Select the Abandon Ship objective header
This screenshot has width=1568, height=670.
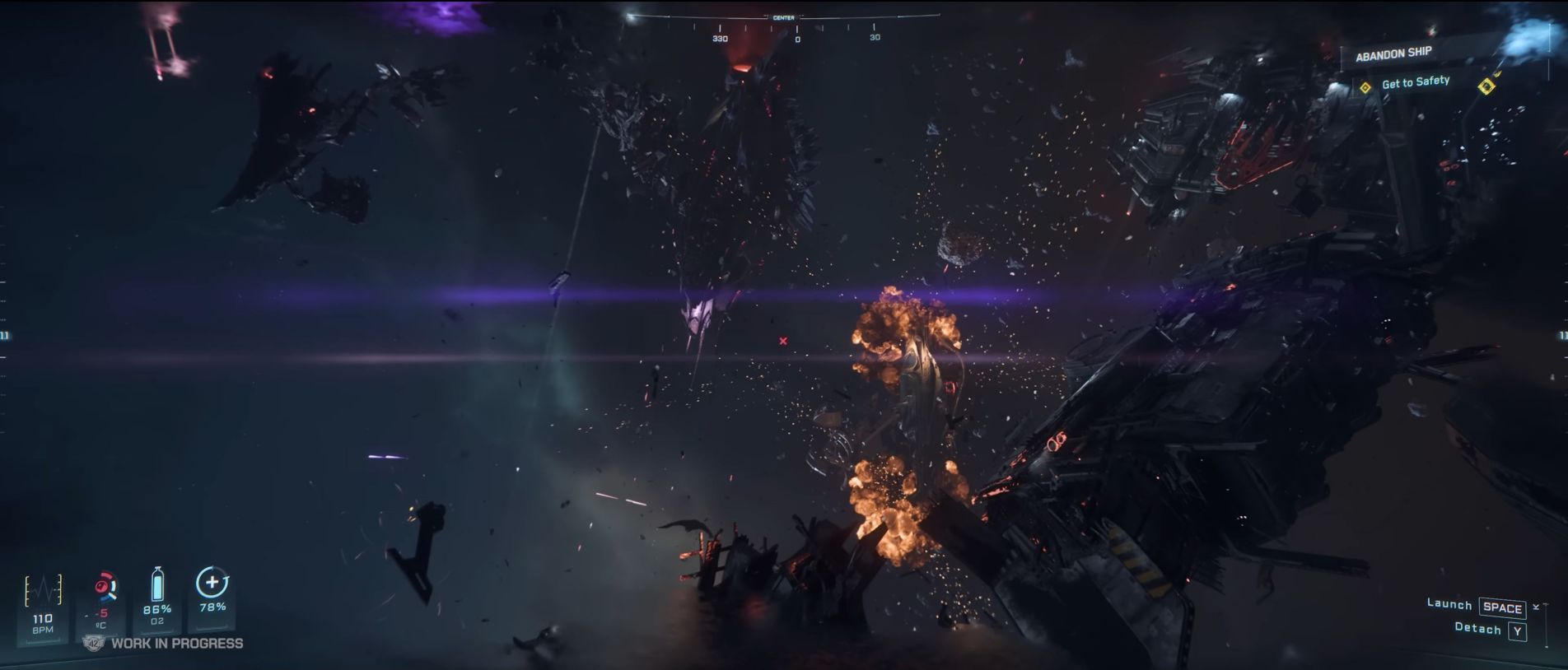click(x=1393, y=54)
